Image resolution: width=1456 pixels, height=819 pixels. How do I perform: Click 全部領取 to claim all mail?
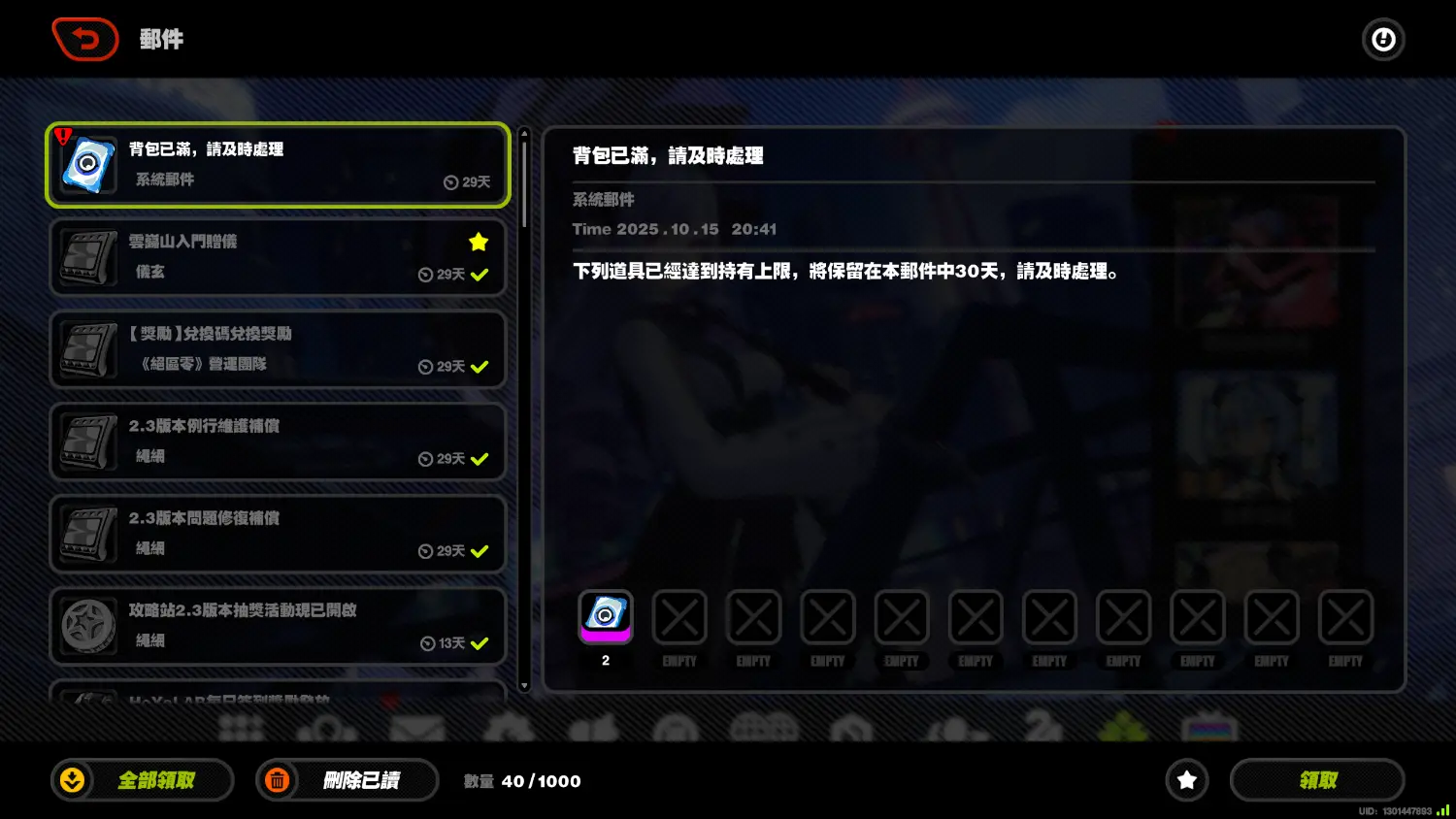tap(142, 779)
